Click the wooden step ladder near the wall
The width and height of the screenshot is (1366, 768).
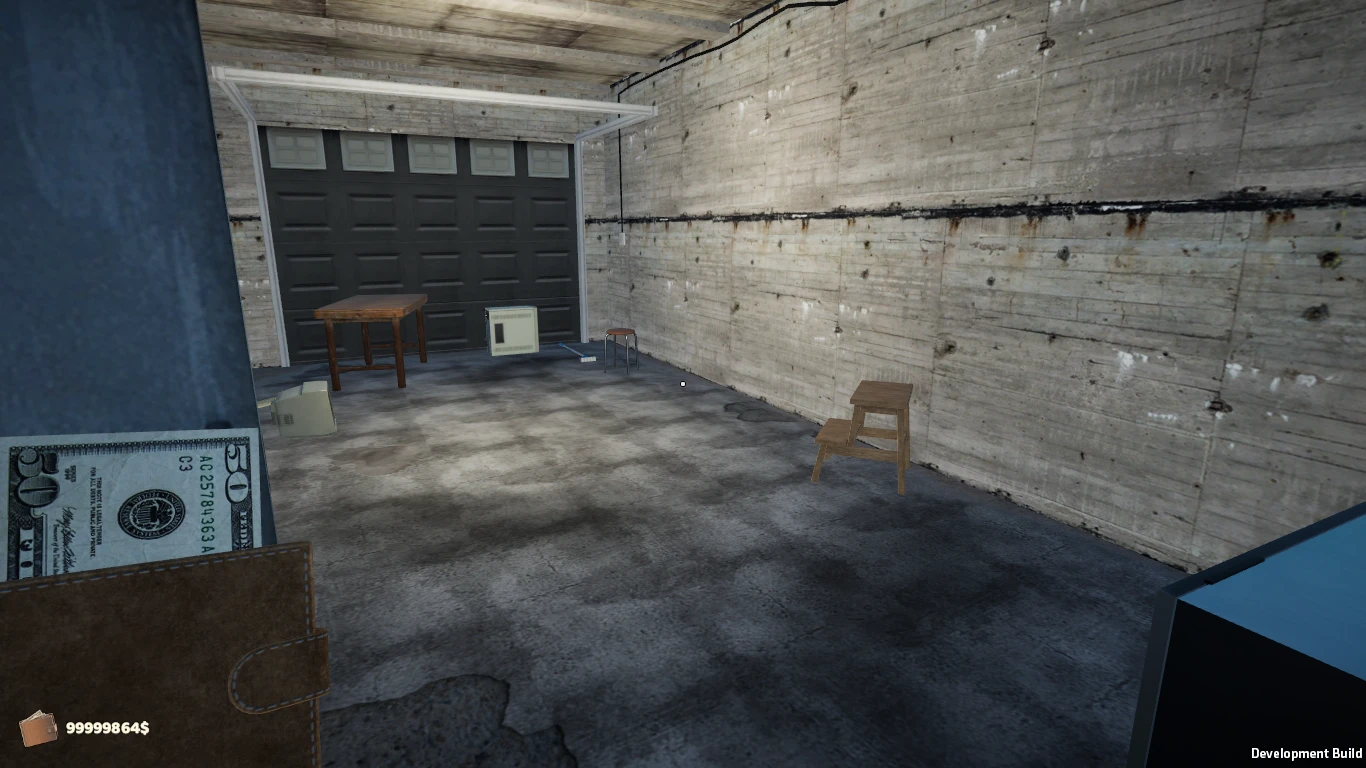(x=862, y=430)
